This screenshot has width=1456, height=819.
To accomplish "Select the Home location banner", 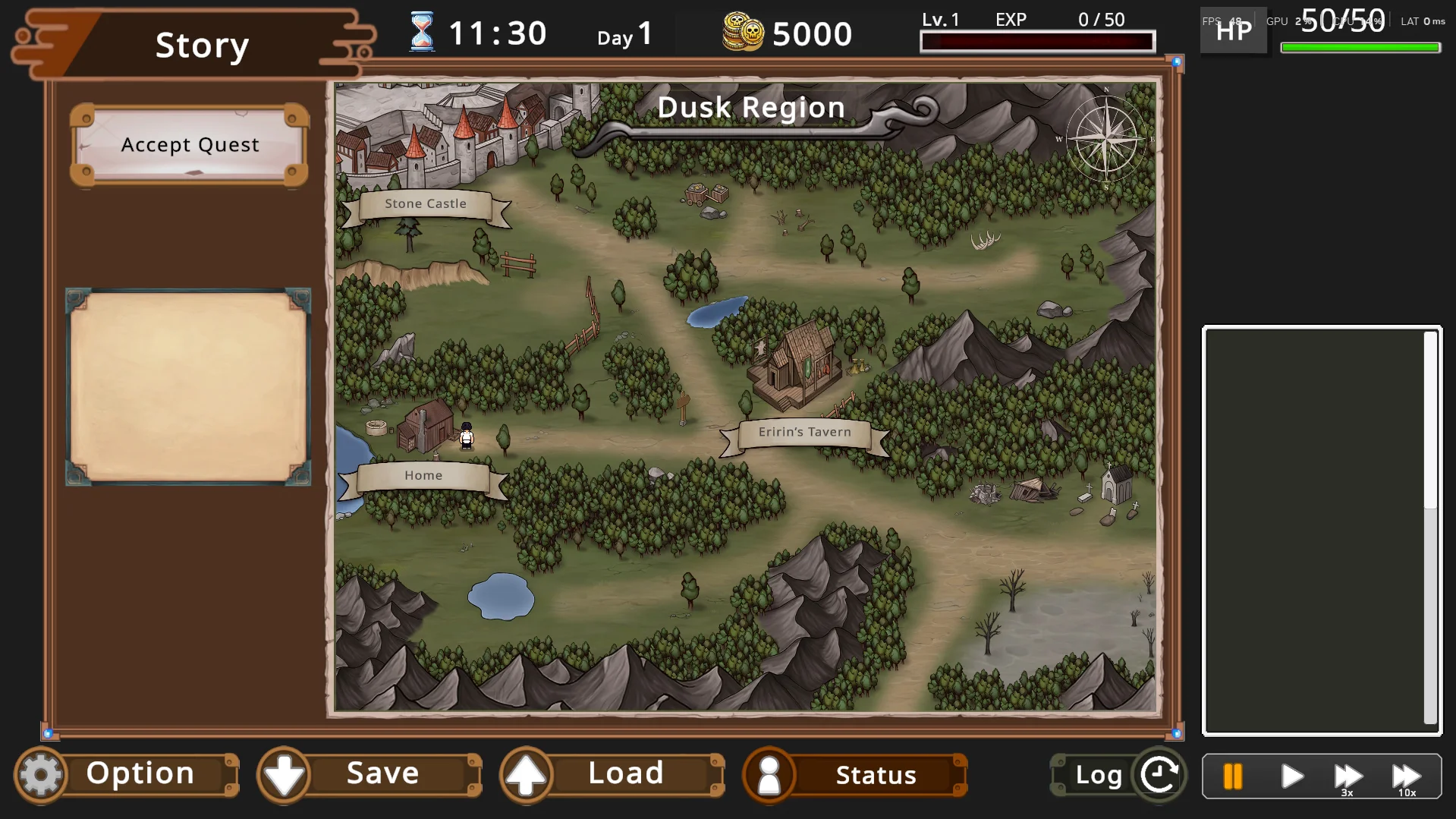I will 423,476.
